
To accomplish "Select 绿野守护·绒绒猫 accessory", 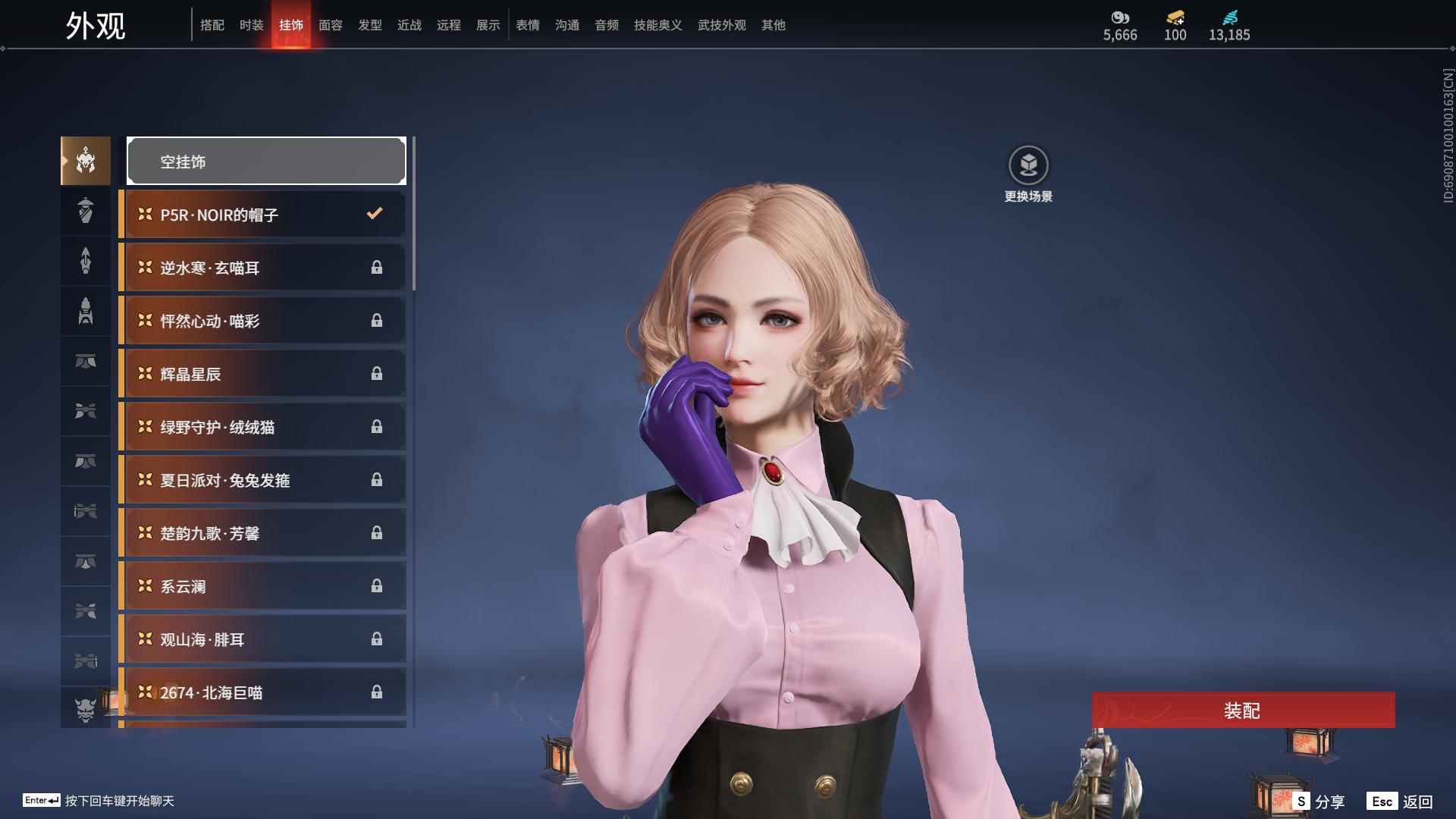I will point(263,427).
